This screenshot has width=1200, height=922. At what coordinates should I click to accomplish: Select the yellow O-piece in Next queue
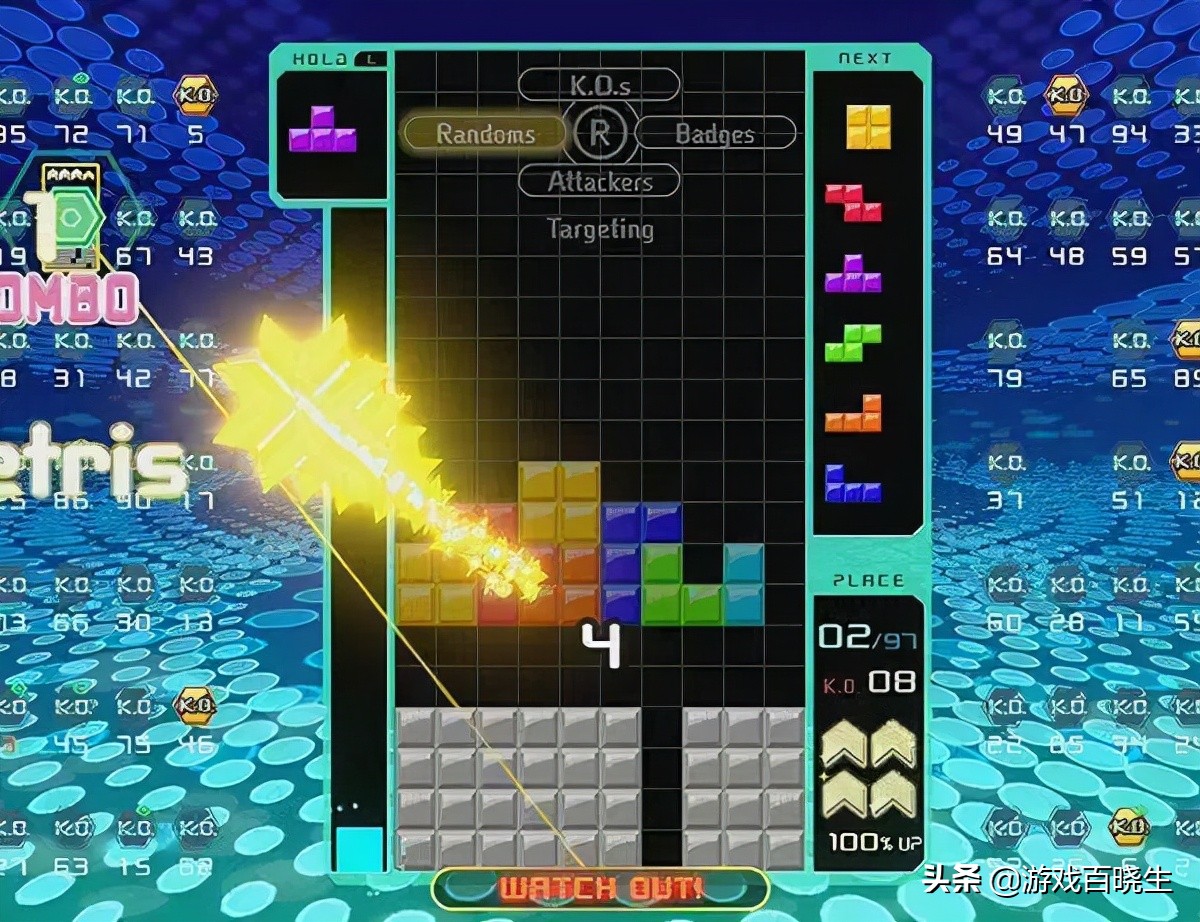(868, 127)
